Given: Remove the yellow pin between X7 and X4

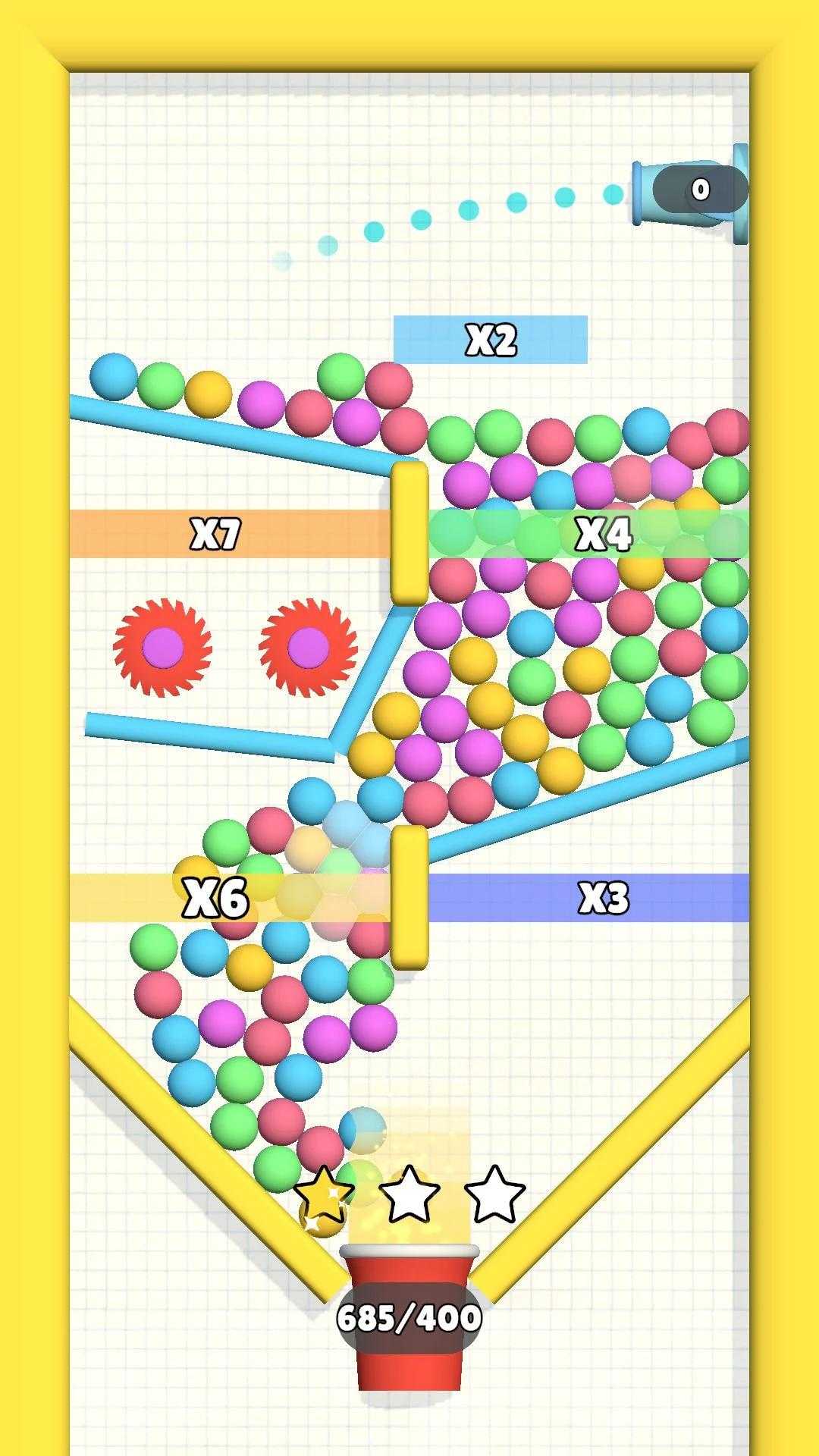Looking at the screenshot, I should (x=409, y=533).
